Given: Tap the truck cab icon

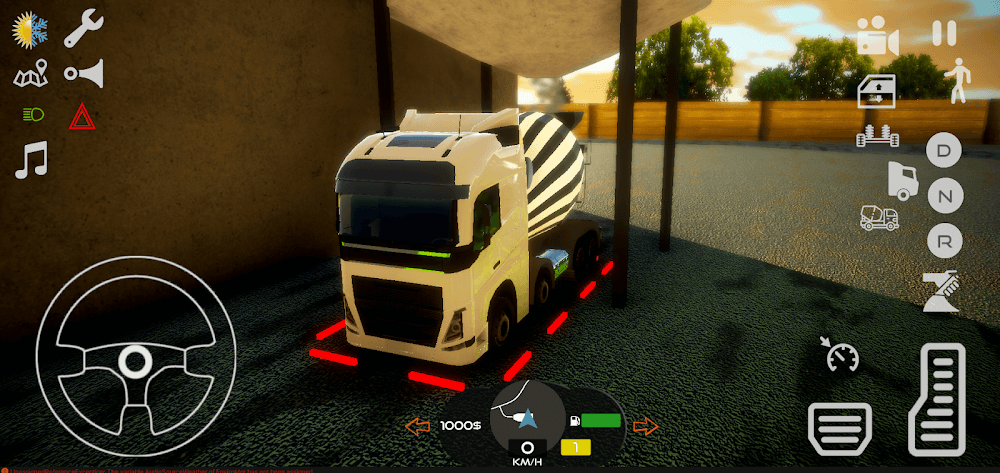Looking at the screenshot, I should (x=901, y=181).
